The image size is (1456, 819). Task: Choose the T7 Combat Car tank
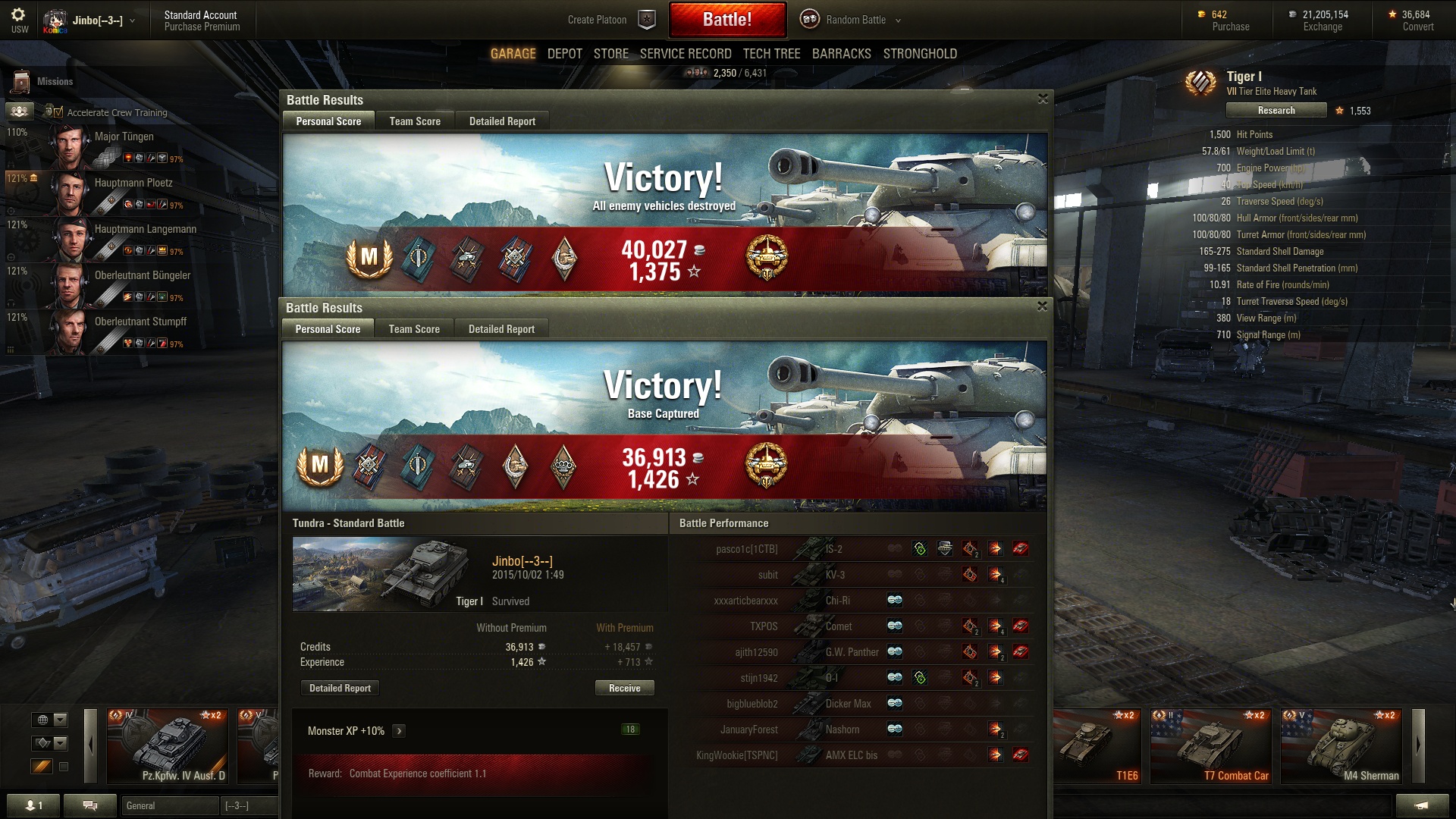coord(1210,746)
